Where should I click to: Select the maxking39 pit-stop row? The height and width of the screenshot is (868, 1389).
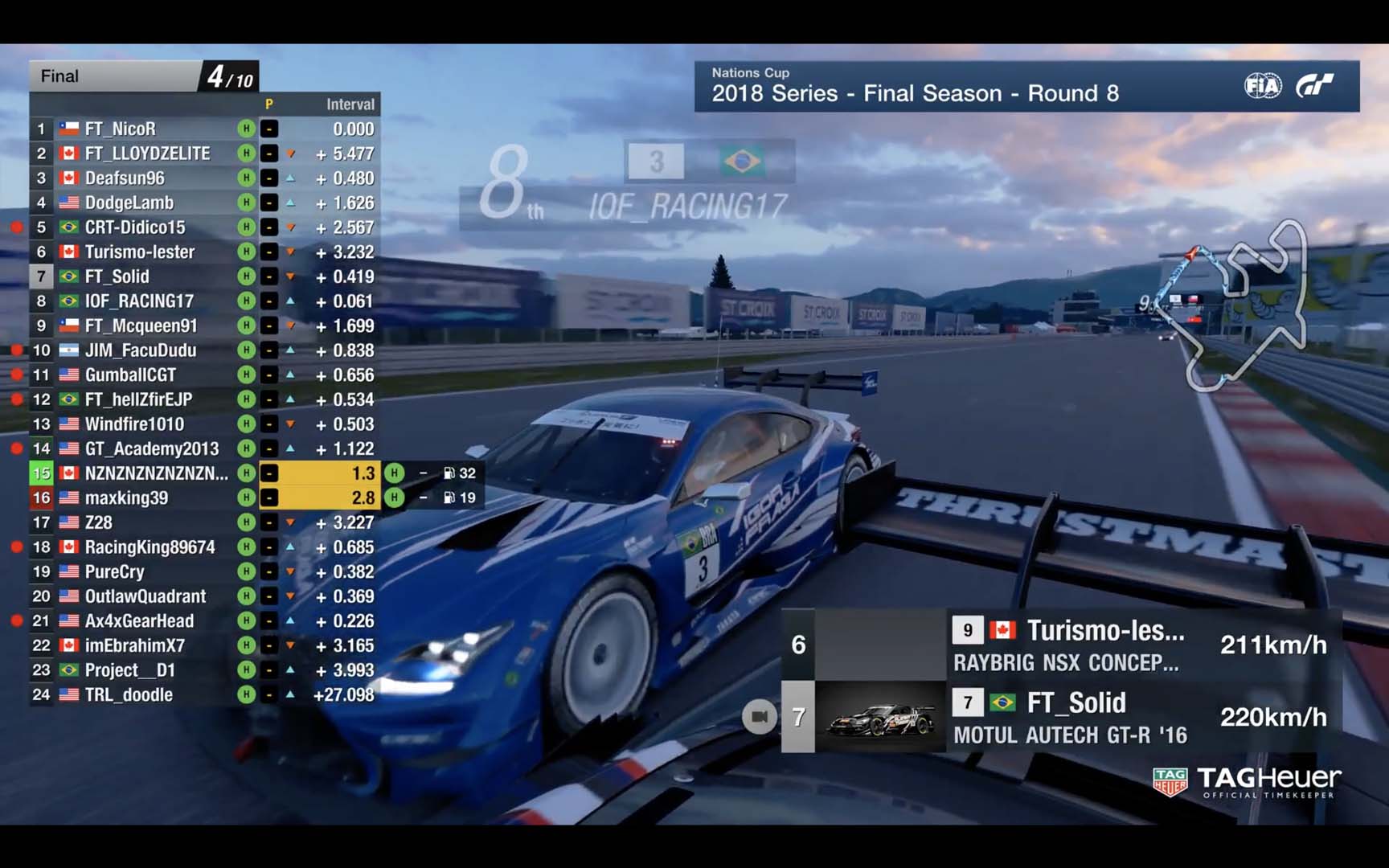[127, 498]
